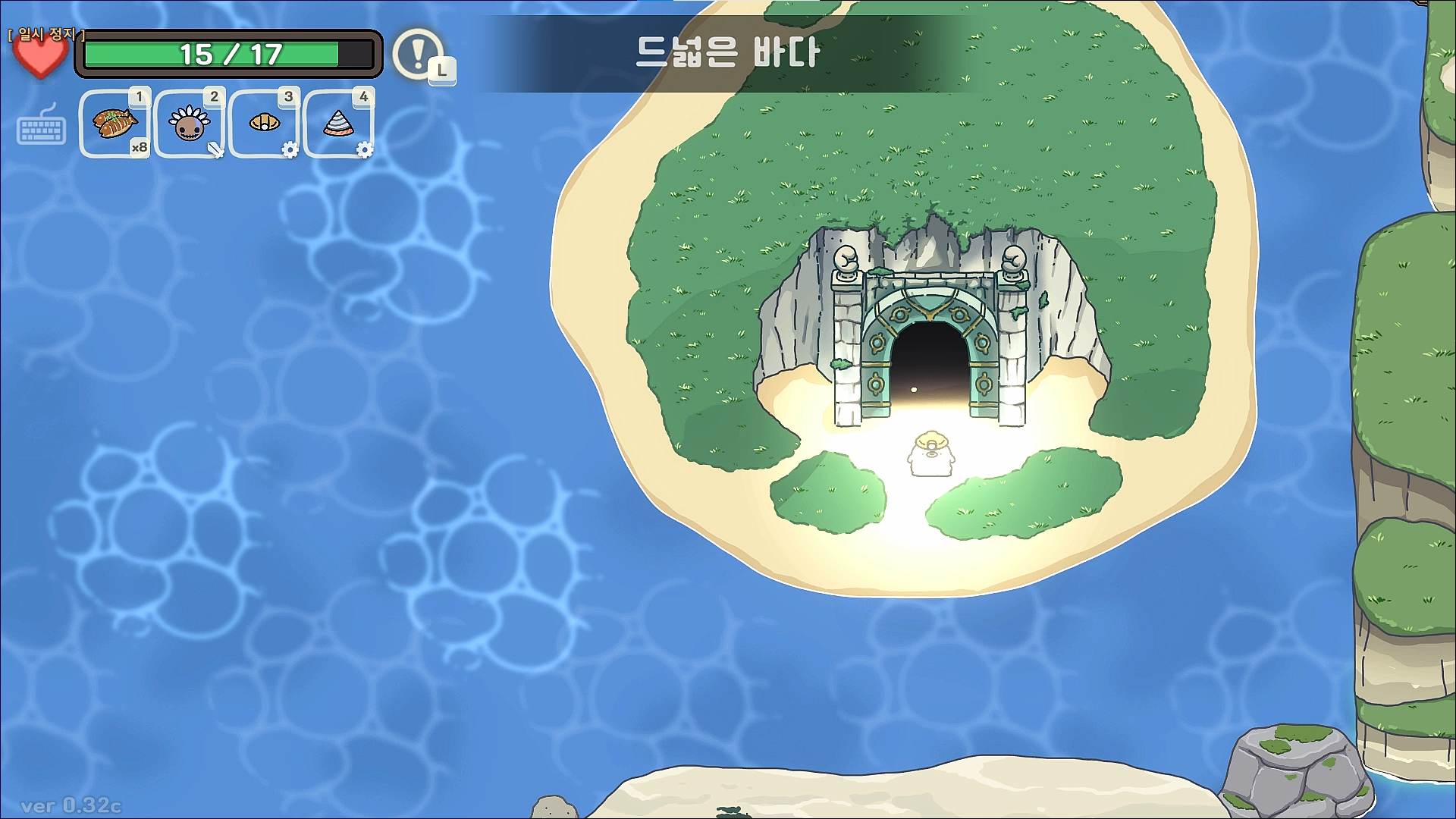This screenshot has width=1456, height=819.
Task: Click the keyboard input mode icon
Action: tap(43, 129)
